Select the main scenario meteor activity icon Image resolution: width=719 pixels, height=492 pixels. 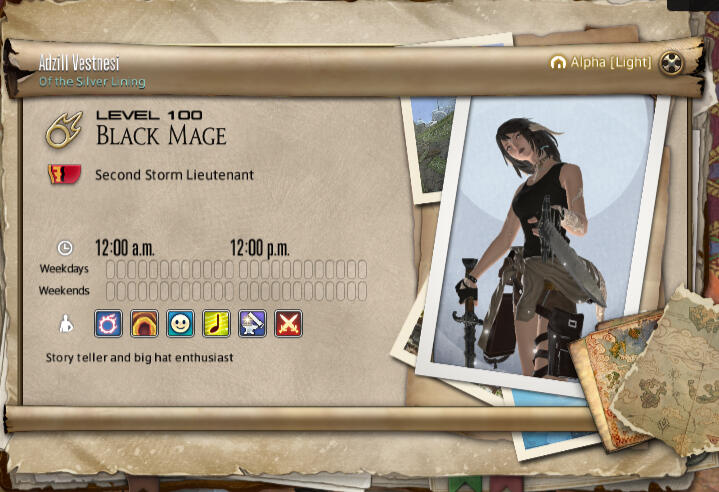(108, 323)
